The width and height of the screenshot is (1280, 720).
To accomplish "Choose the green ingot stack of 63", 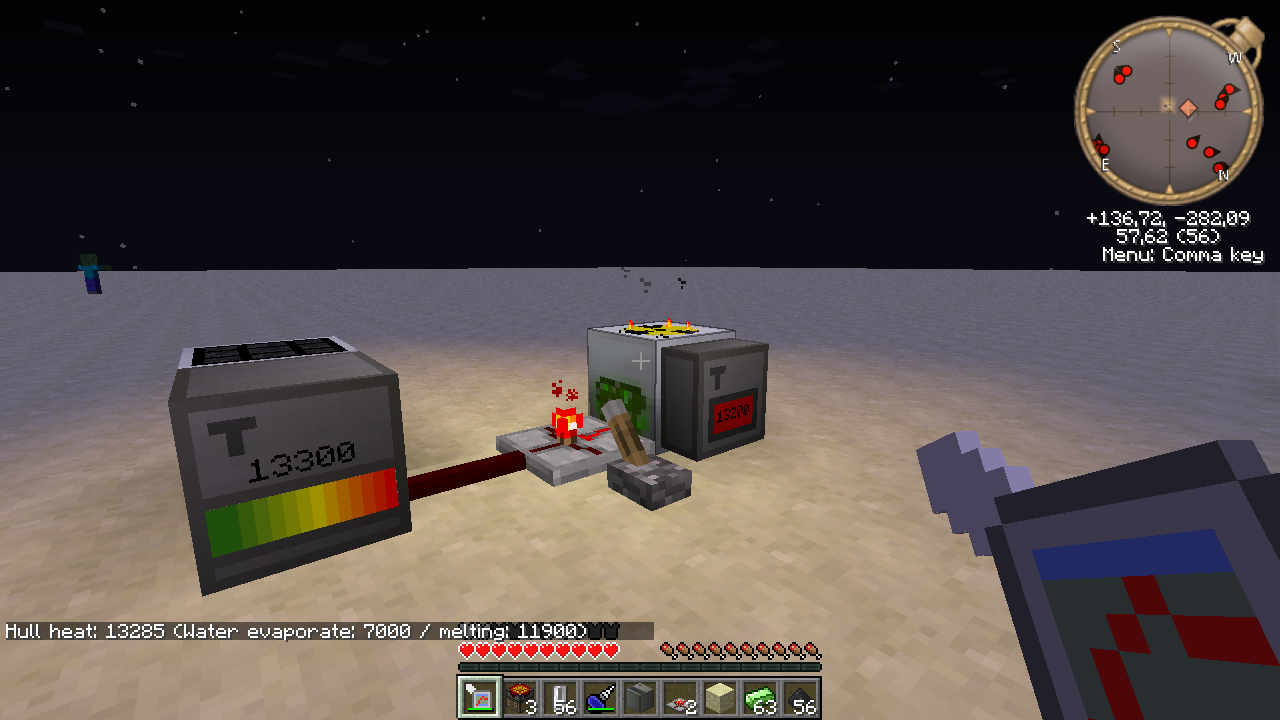I will (x=760, y=697).
